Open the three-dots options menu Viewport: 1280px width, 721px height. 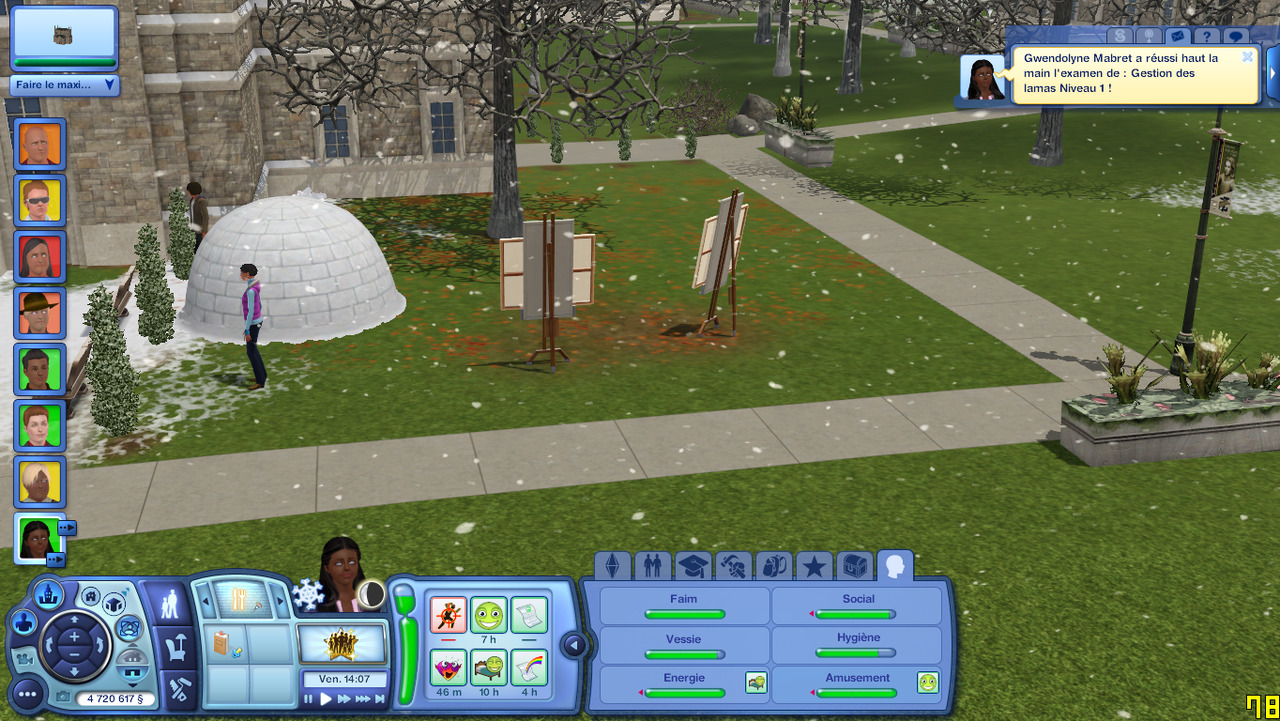(x=27, y=693)
